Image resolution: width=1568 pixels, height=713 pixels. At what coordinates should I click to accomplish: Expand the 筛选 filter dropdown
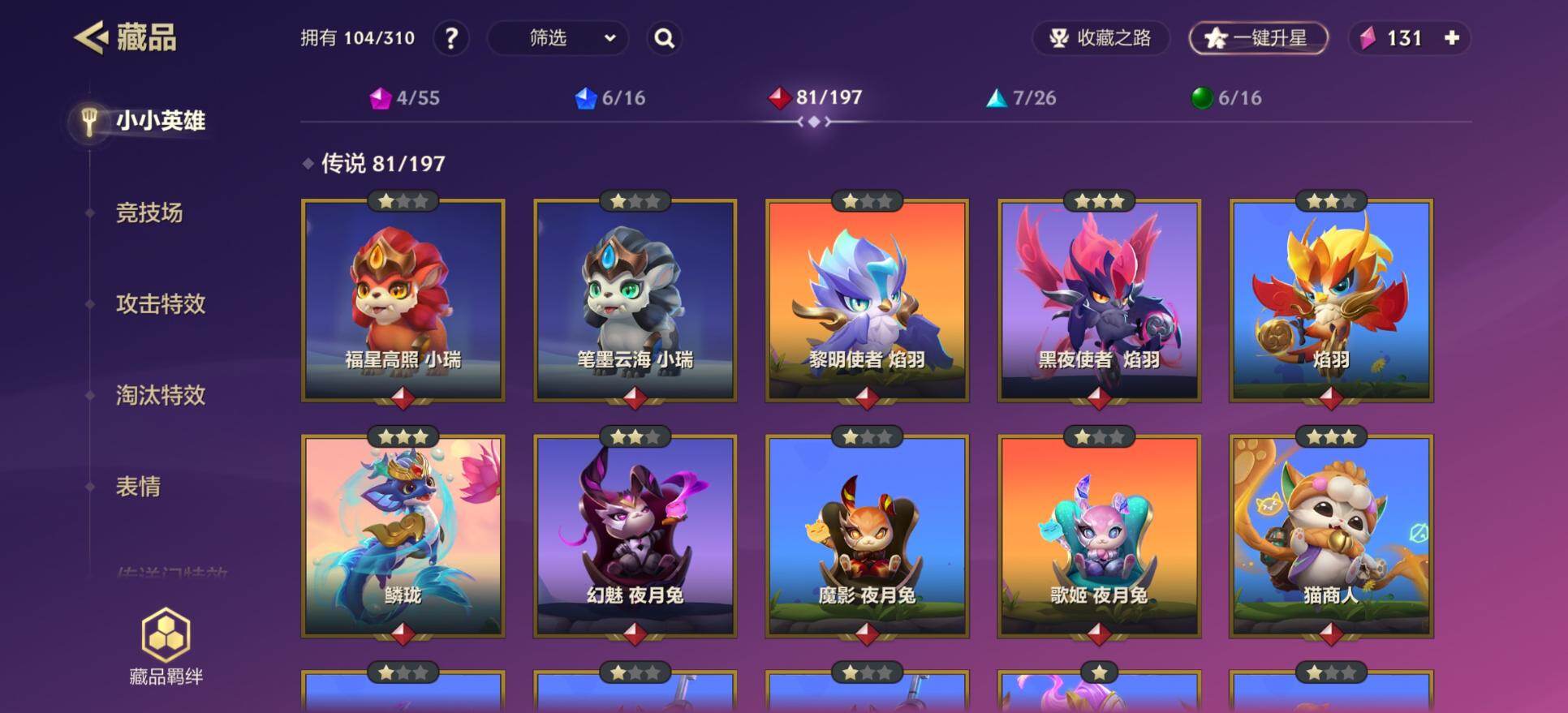558,38
